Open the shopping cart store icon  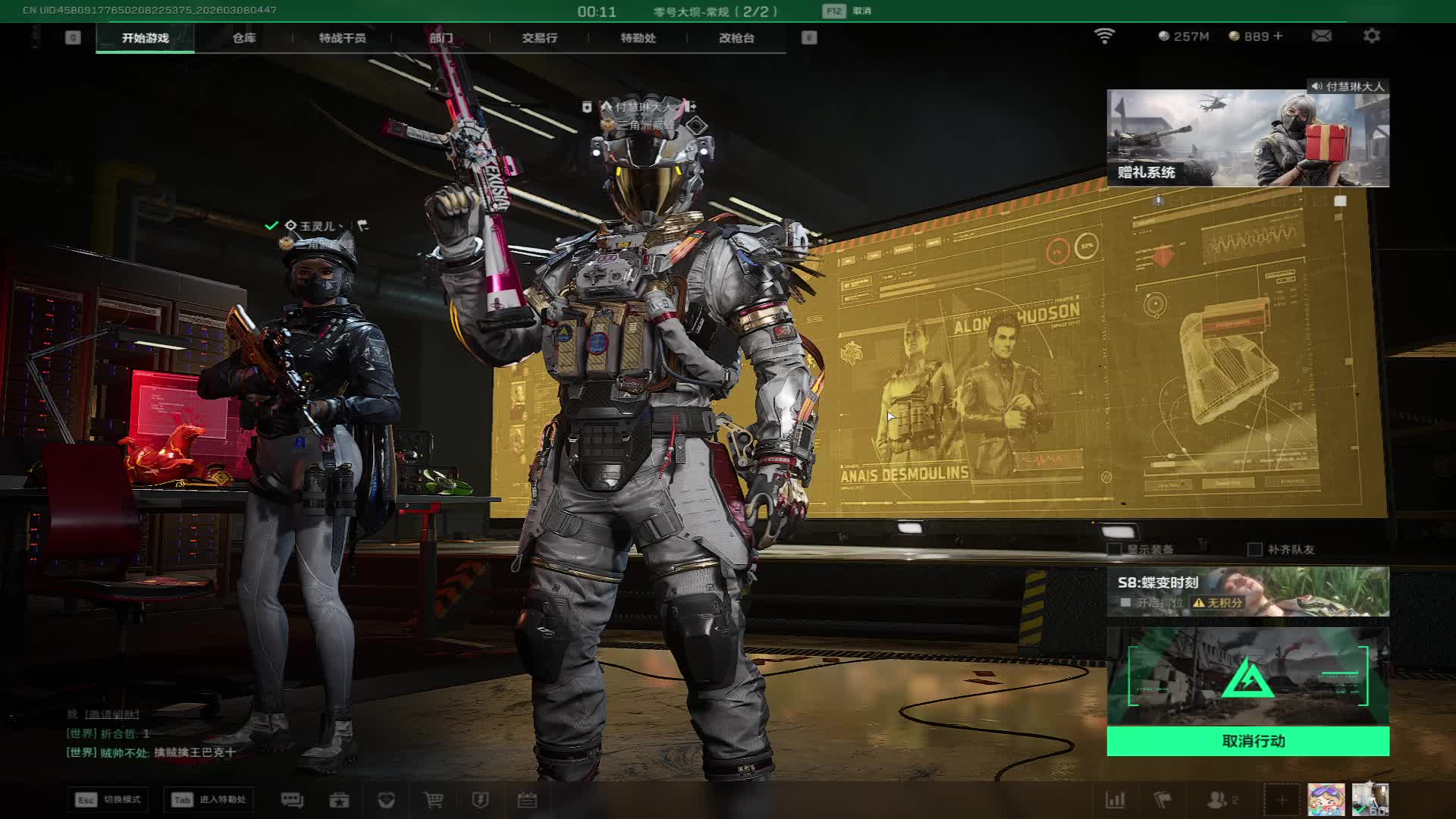click(x=433, y=800)
